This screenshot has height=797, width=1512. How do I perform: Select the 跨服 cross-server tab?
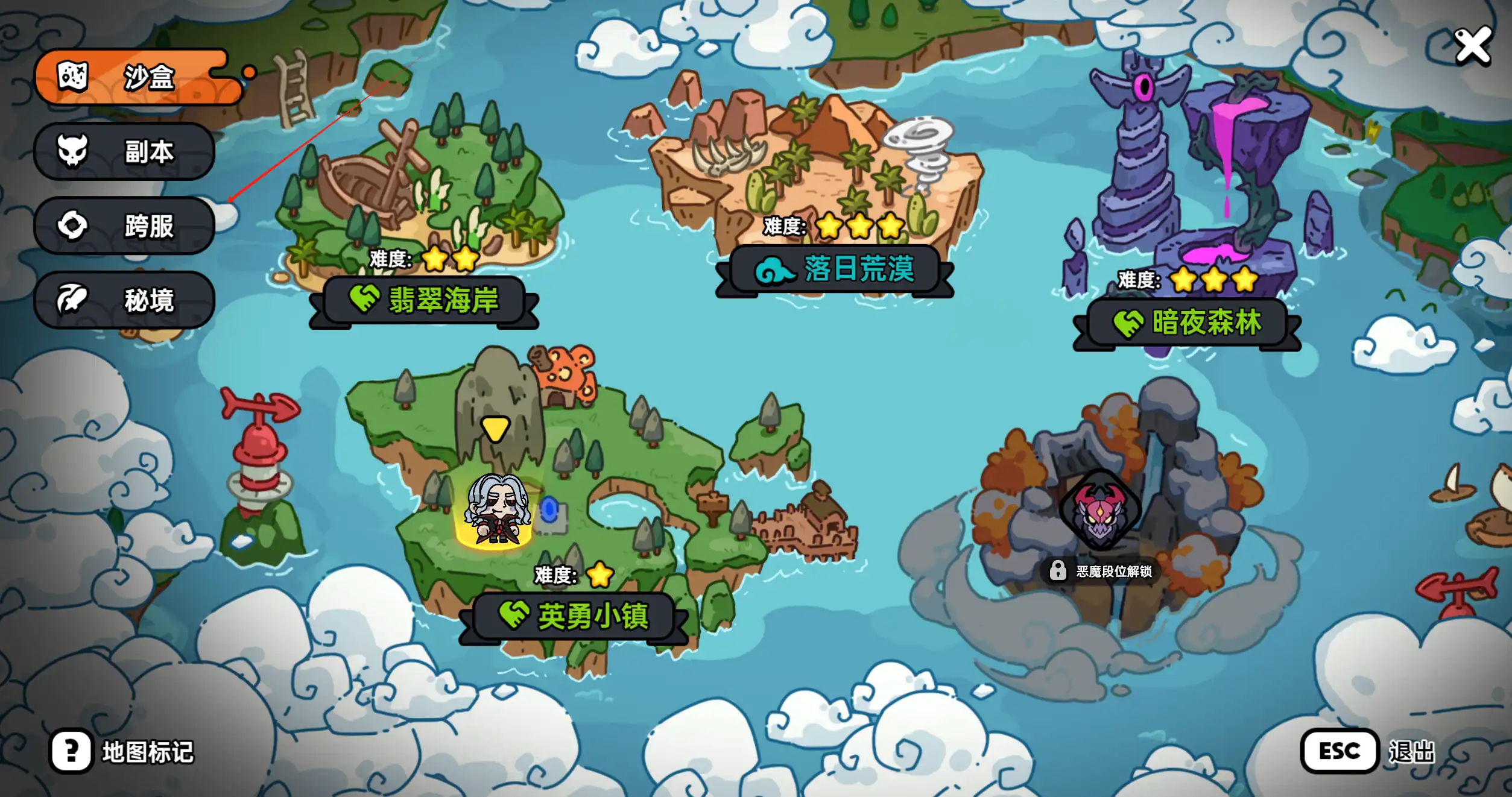(x=125, y=225)
